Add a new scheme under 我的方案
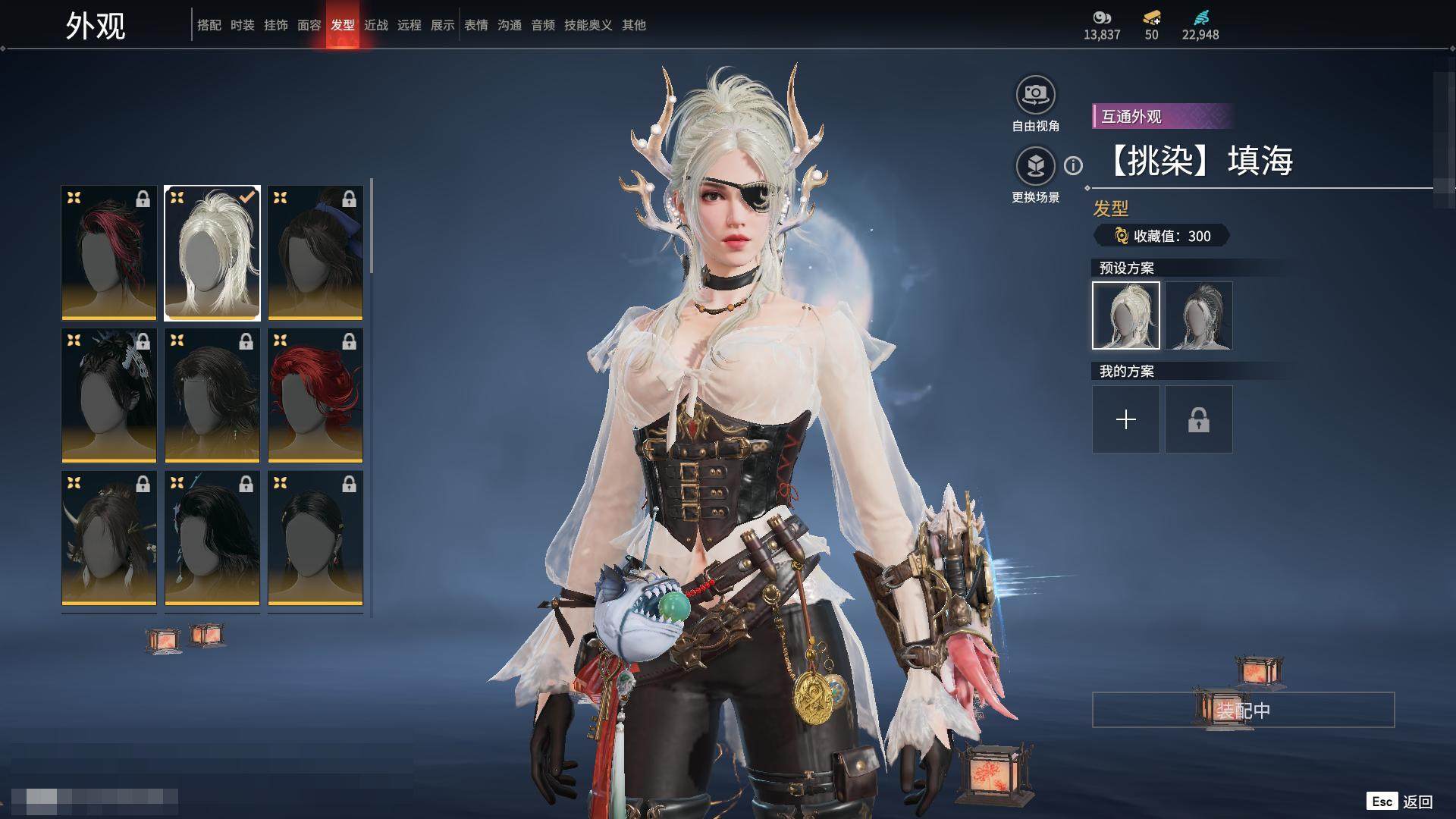This screenshot has width=1456, height=819. coord(1125,419)
